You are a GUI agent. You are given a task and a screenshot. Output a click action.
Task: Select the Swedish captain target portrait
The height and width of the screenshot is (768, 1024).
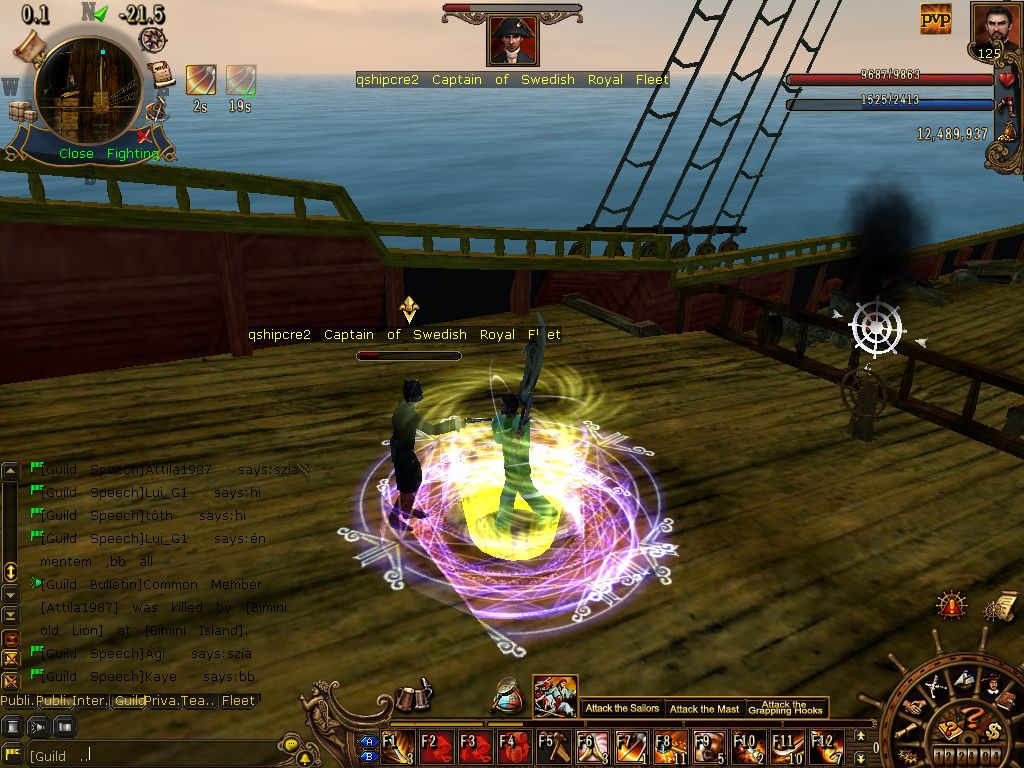pyautogui.click(x=513, y=41)
